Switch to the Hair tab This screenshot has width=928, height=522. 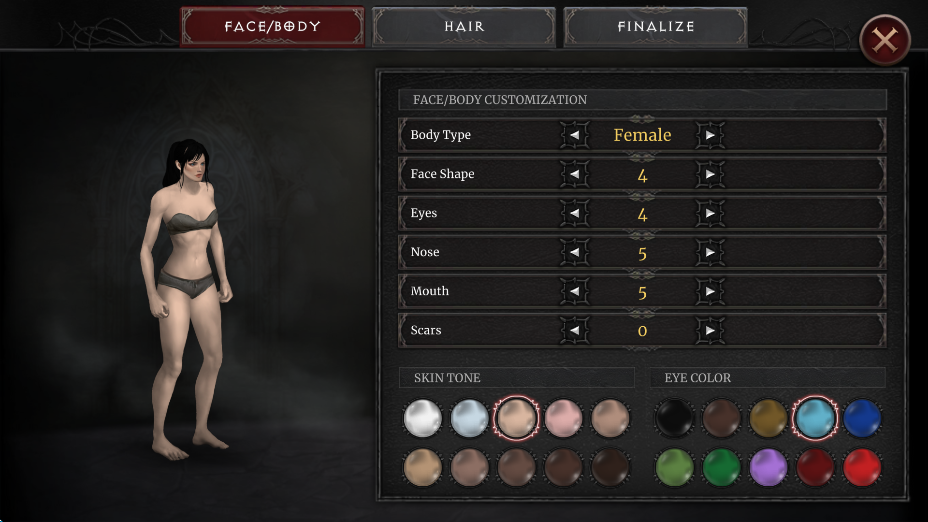464,27
